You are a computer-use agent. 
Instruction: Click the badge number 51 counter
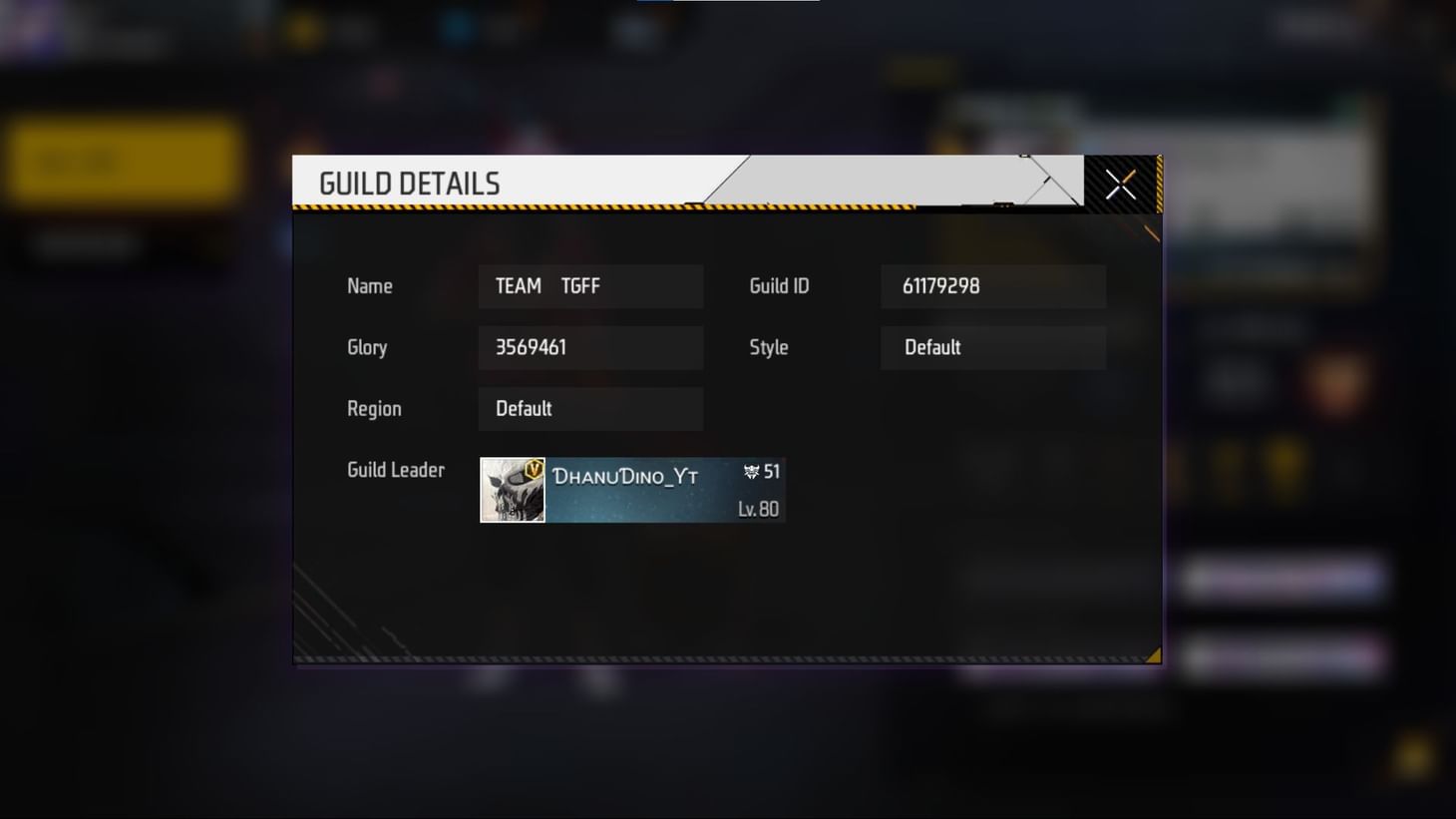769,472
